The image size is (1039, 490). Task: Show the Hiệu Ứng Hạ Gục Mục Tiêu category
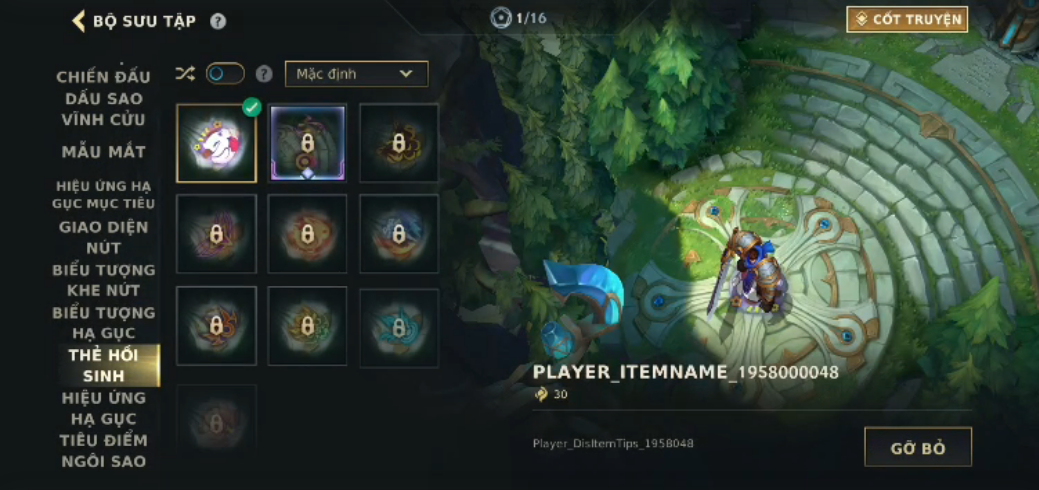click(x=103, y=195)
